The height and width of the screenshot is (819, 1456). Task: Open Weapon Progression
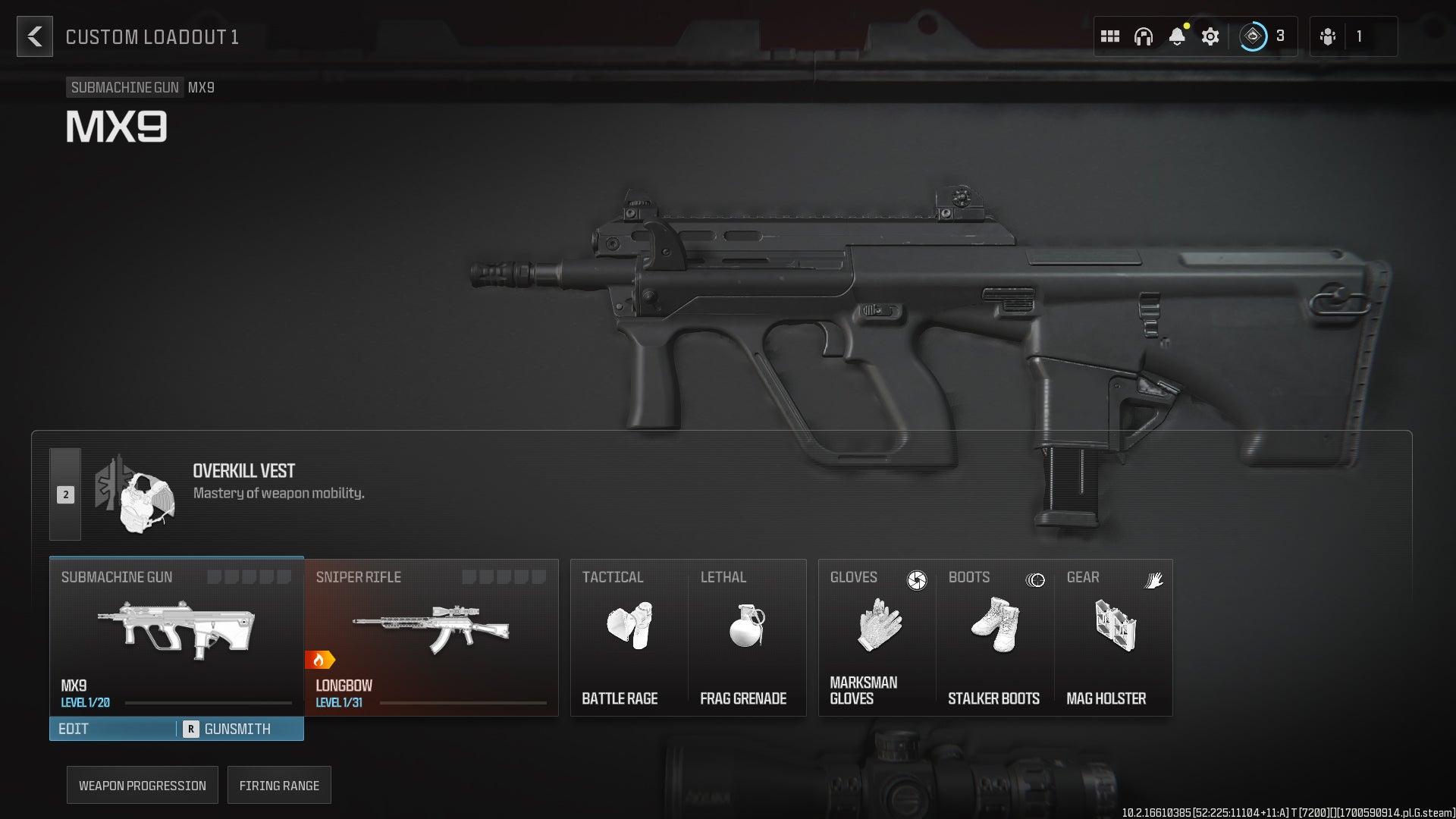click(x=142, y=785)
